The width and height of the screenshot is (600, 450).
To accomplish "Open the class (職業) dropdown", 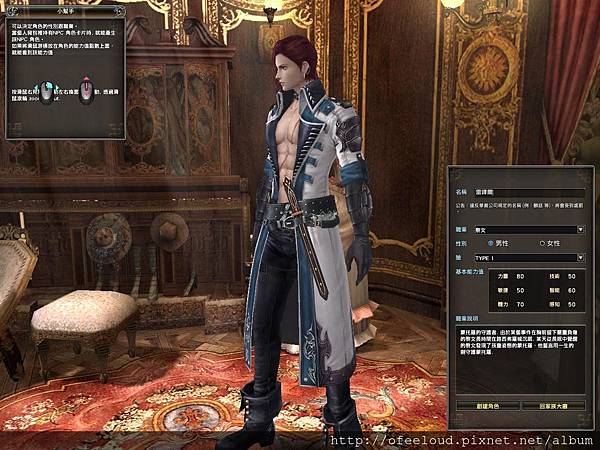I will (x=581, y=229).
